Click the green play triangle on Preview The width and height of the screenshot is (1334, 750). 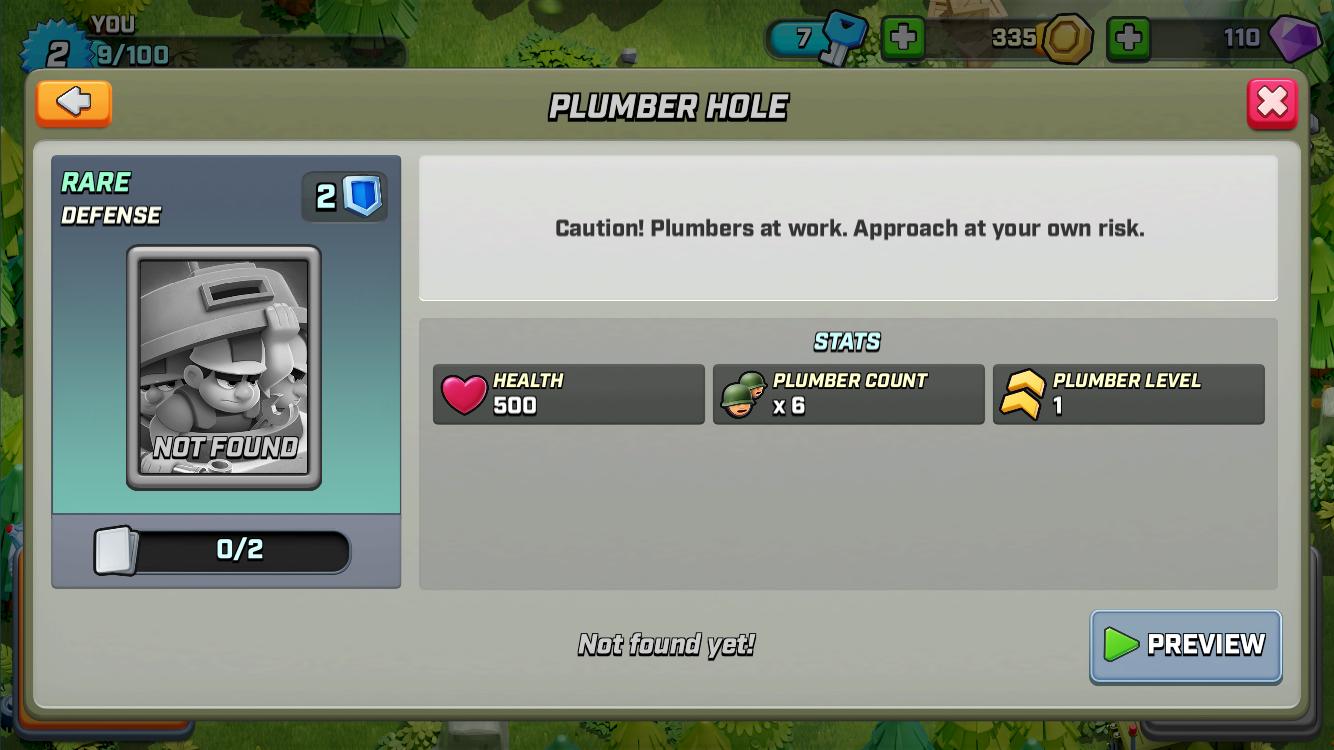(x=1123, y=645)
